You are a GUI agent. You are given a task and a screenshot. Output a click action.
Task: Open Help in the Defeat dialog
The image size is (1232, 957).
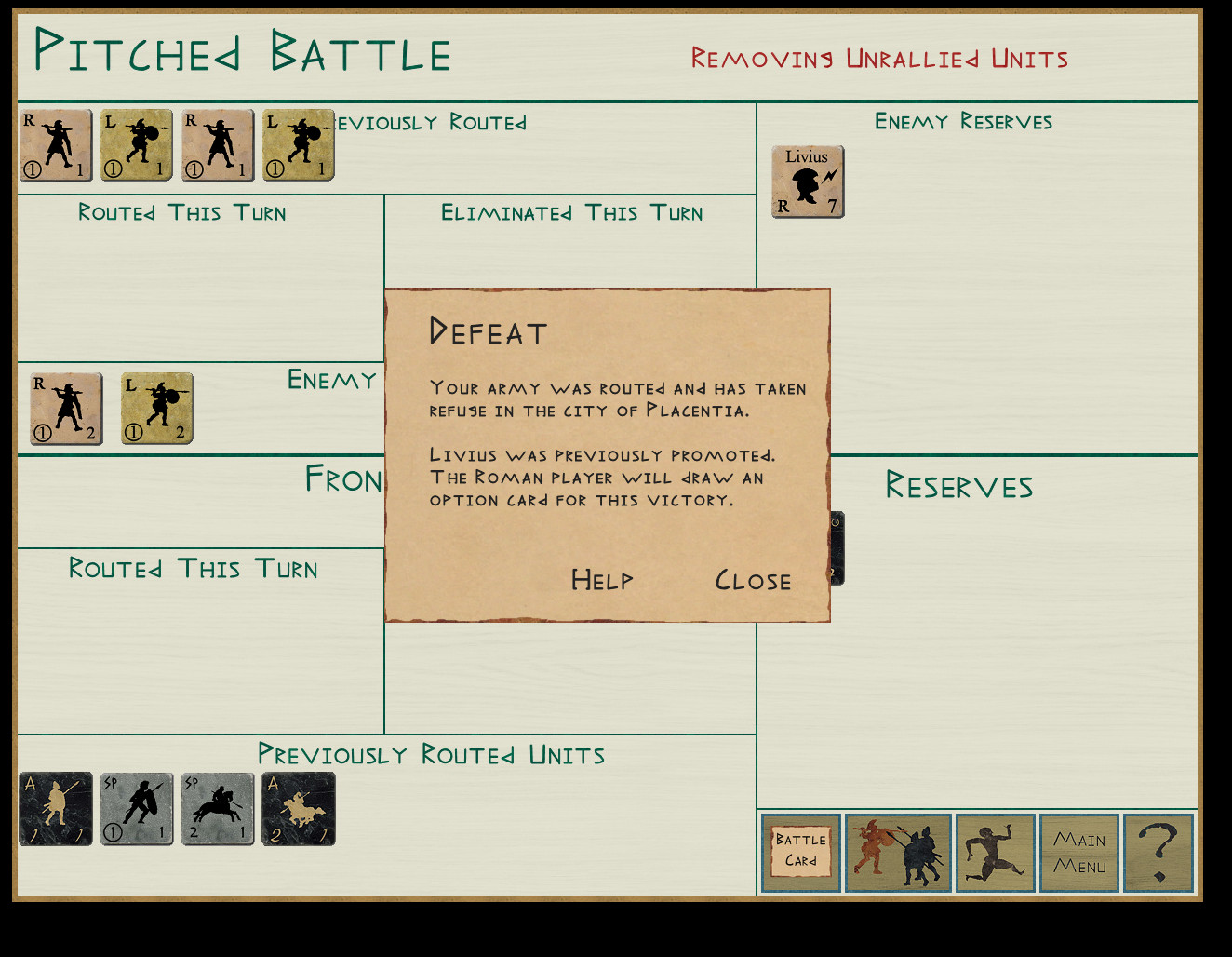601,581
